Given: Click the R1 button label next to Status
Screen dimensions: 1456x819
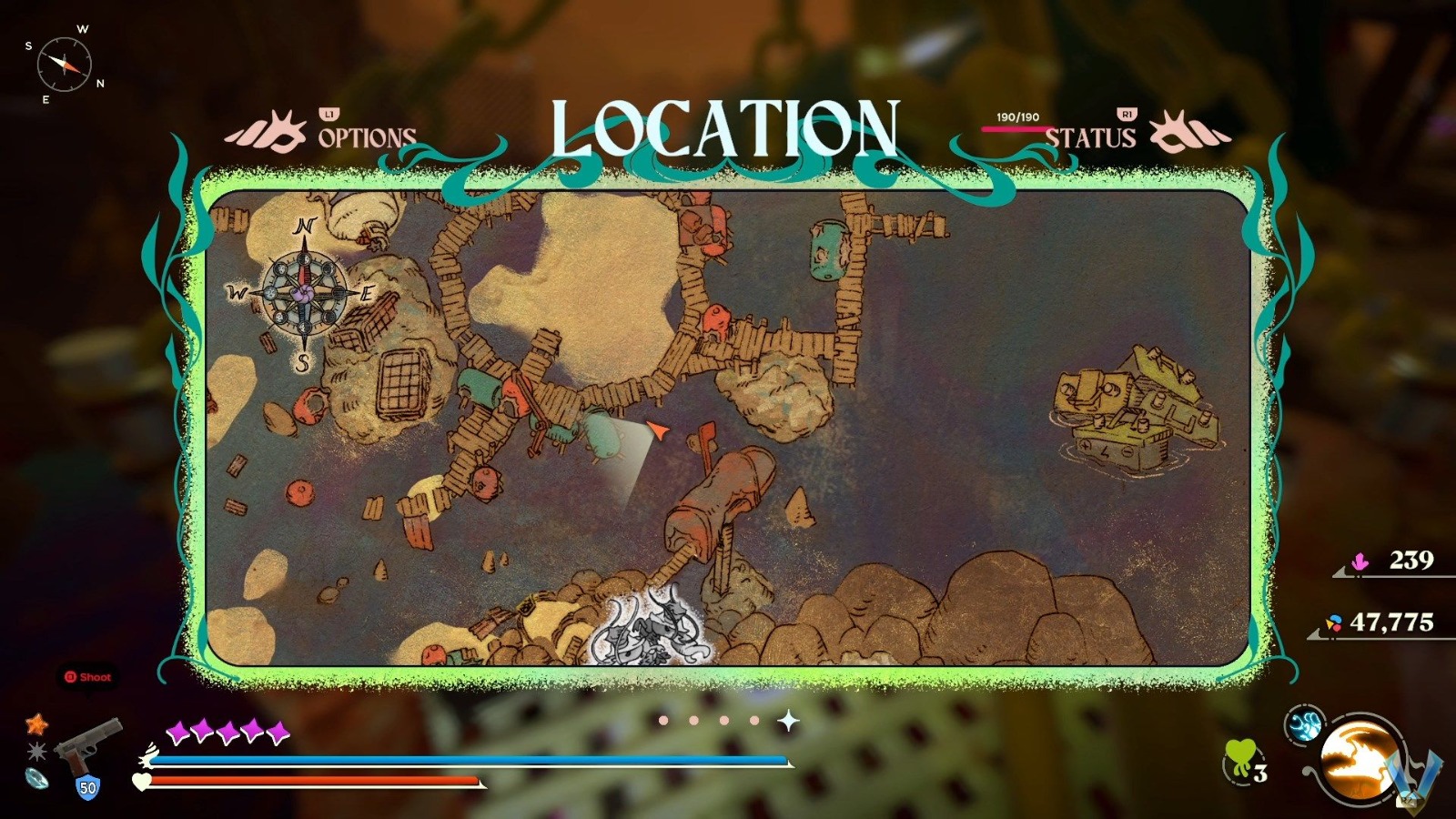Looking at the screenshot, I should click(1126, 115).
